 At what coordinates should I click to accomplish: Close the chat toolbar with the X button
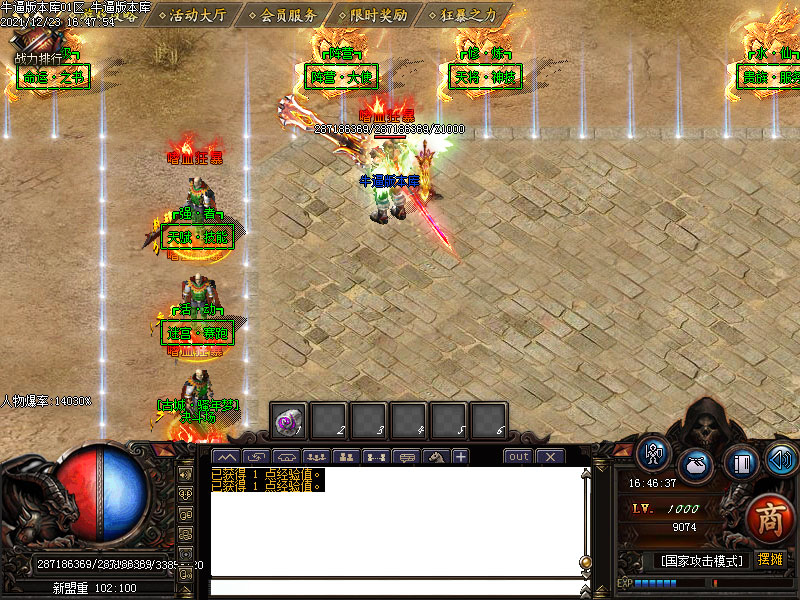(x=550, y=457)
